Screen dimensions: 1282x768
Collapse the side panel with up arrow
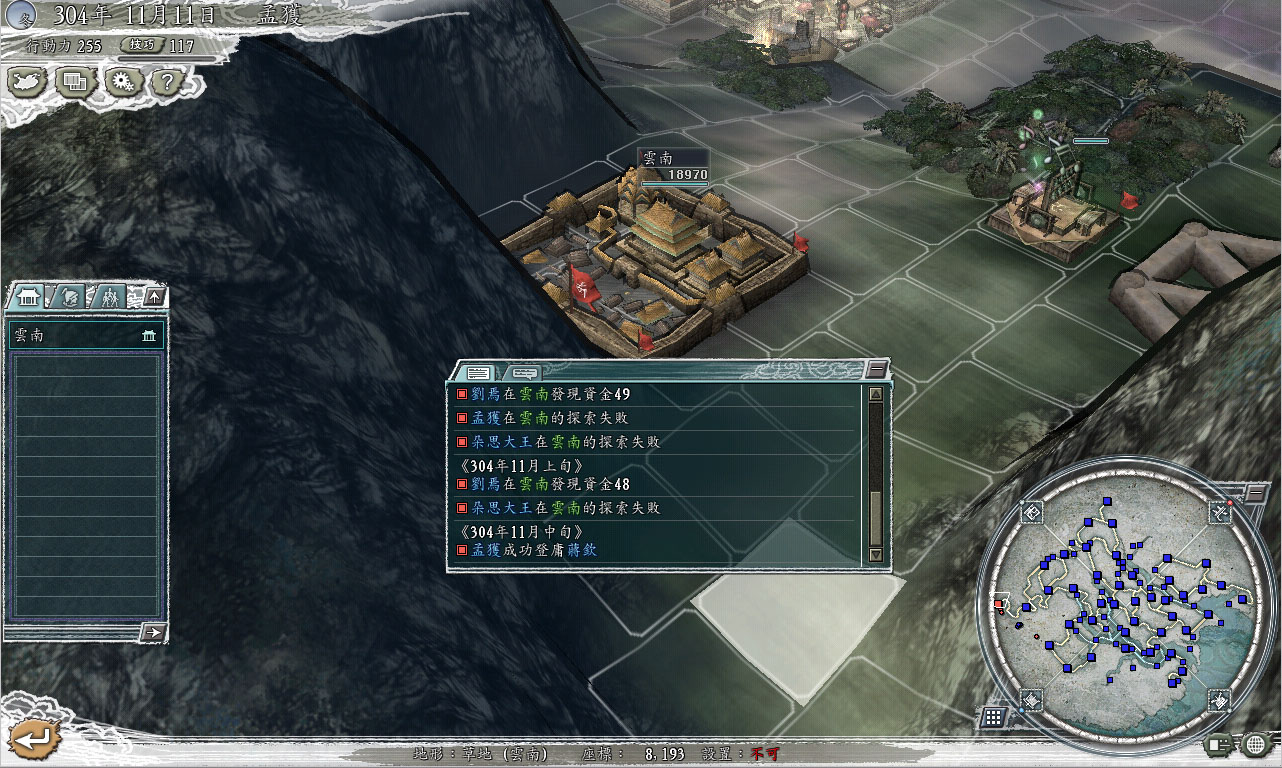[153, 296]
